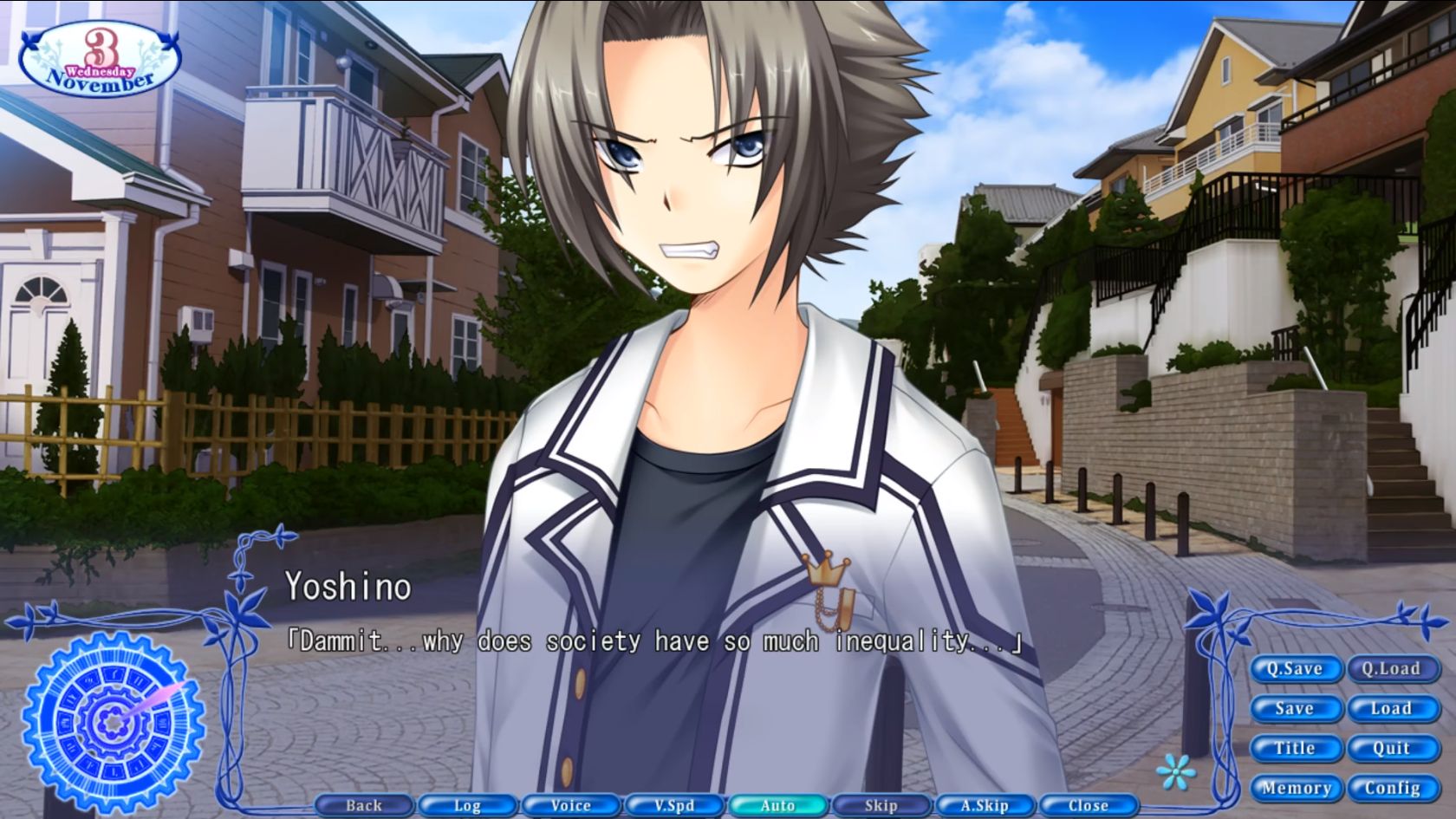Click Close to hide the menu bar
Image resolution: width=1456 pixels, height=819 pixels.
click(1089, 805)
